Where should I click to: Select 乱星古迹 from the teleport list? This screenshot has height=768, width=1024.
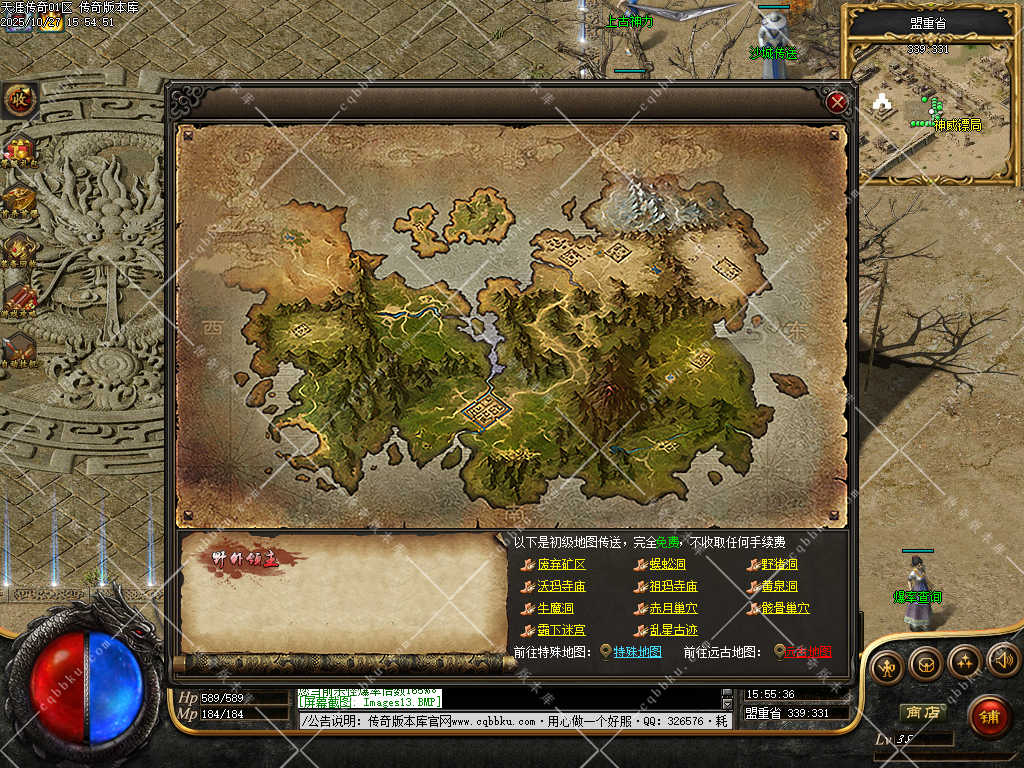click(x=673, y=630)
